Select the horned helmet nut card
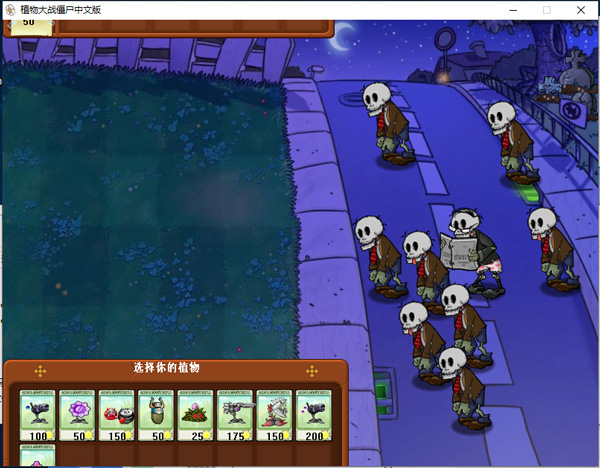The image size is (600, 468). pos(156,415)
